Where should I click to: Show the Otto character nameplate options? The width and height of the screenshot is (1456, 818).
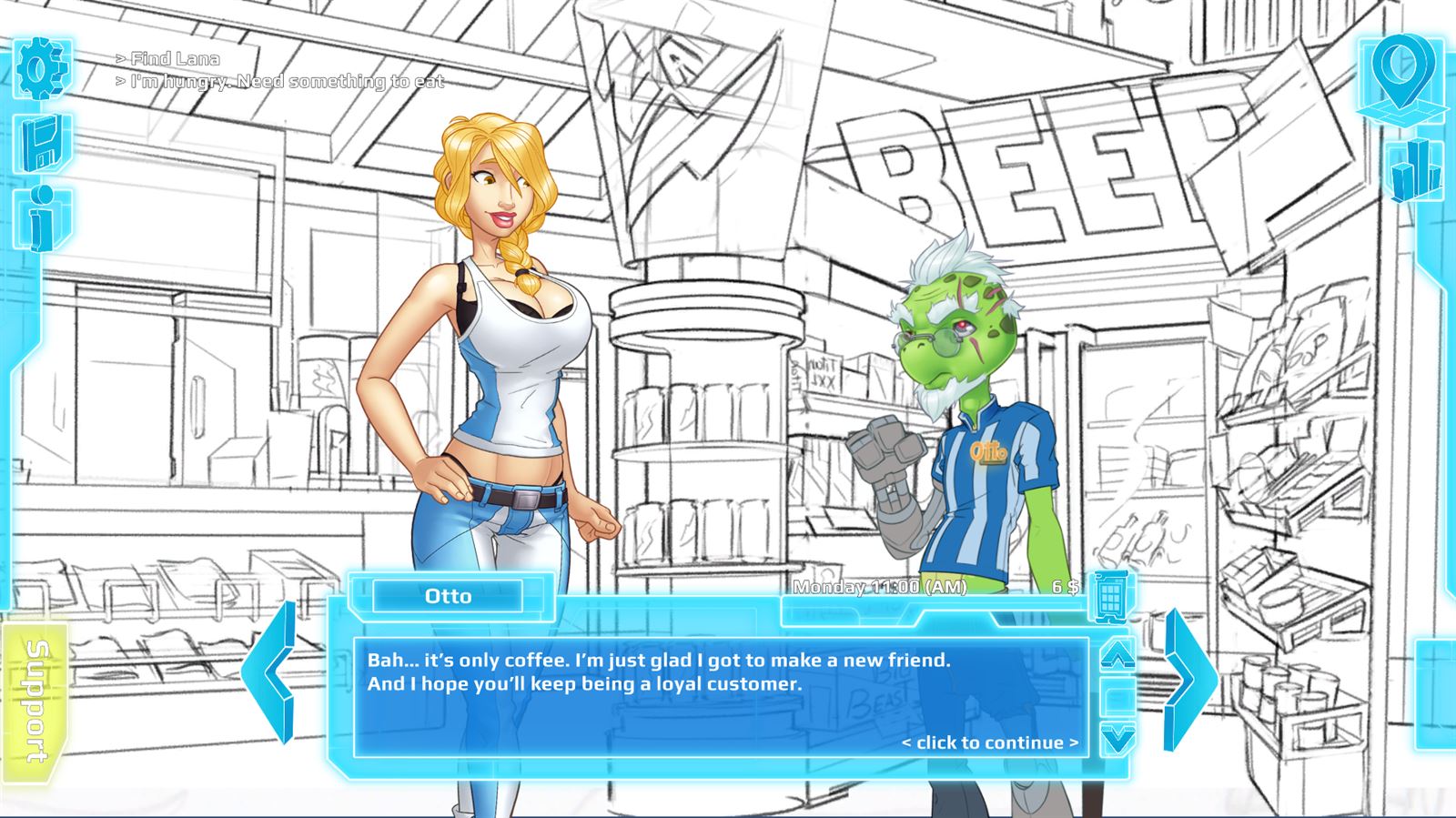tap(448, 596)
